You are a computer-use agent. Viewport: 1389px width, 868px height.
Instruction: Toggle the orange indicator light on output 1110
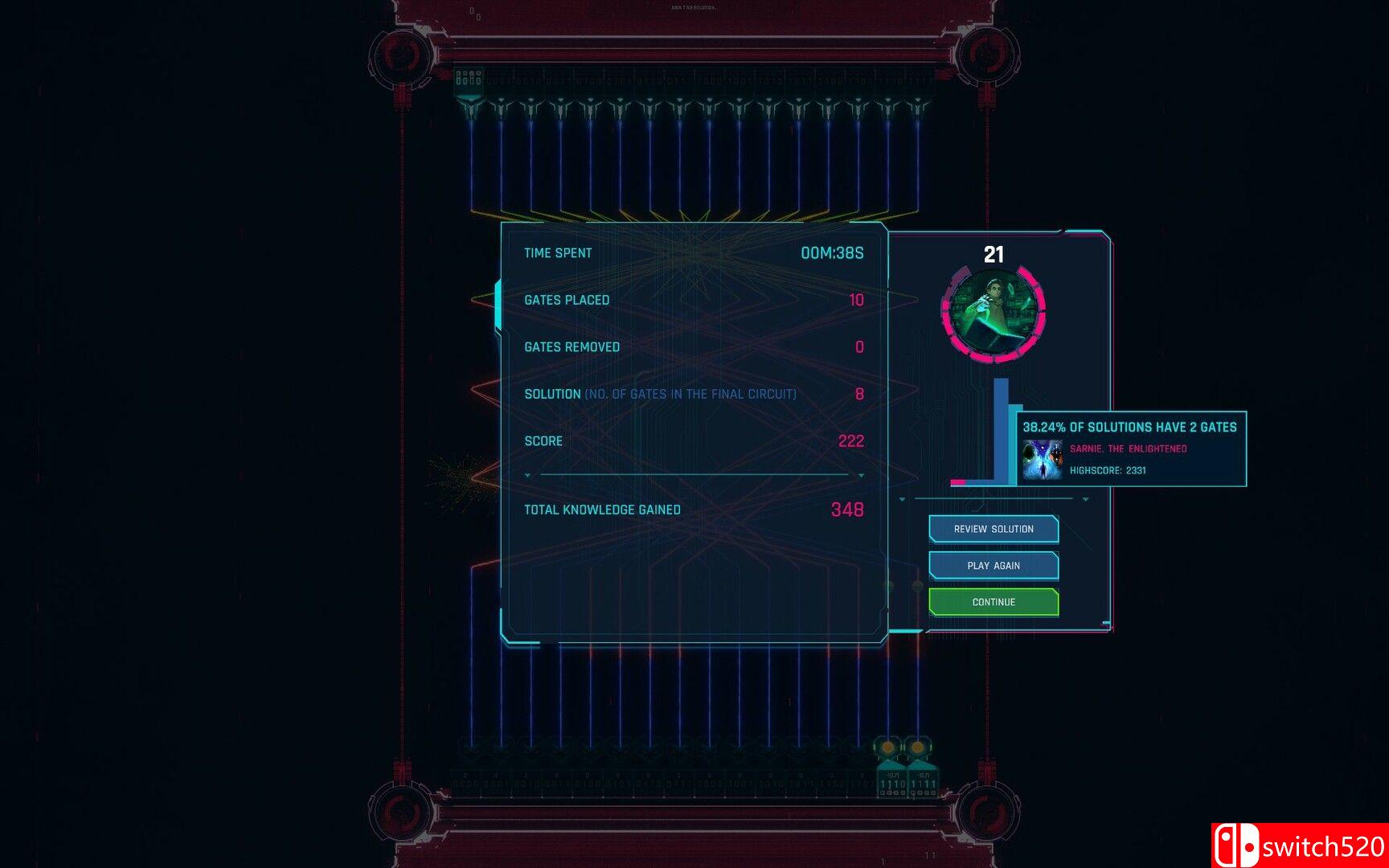[887, 747]
